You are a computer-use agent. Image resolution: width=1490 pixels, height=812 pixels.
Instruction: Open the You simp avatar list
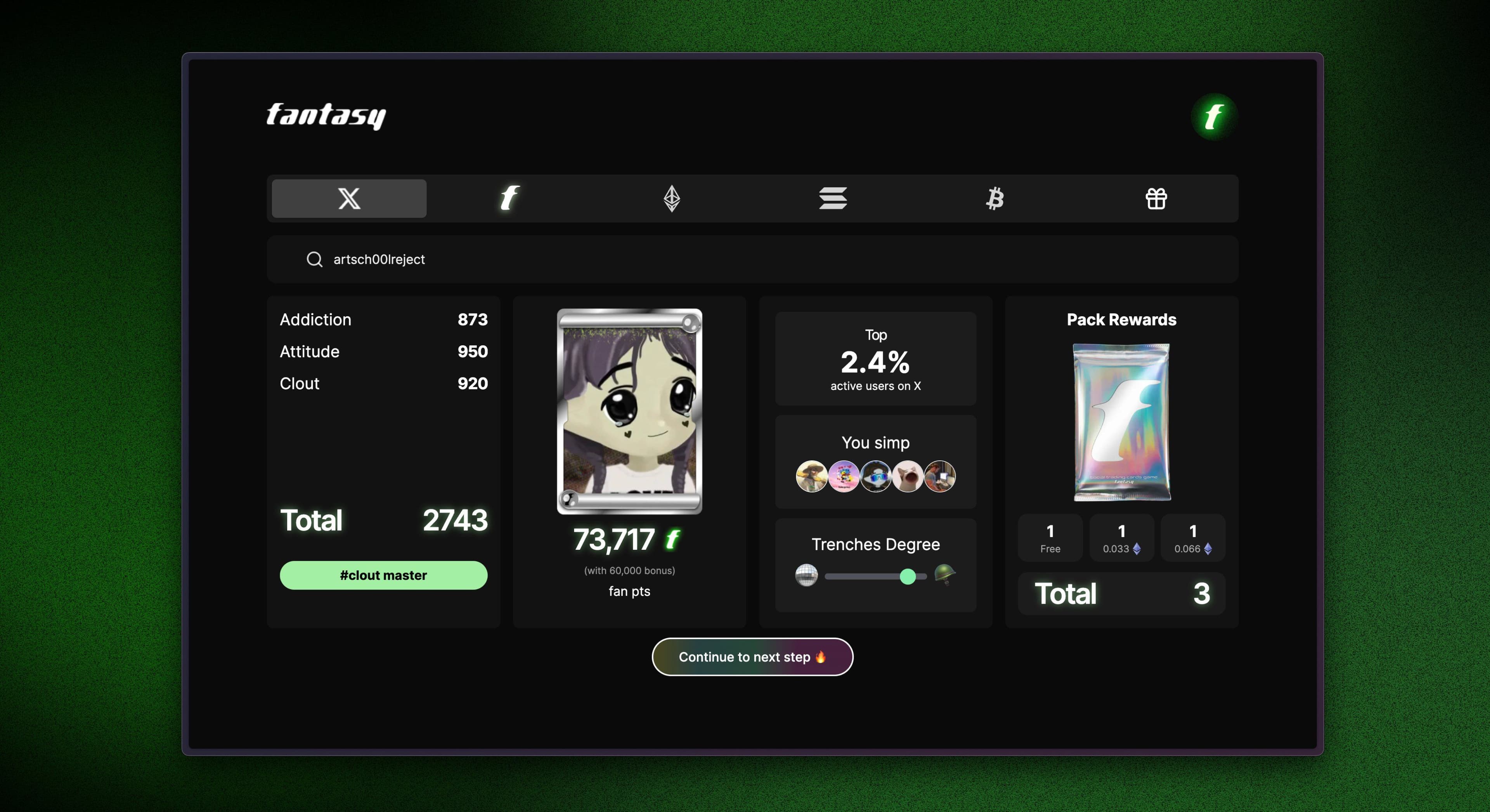(875, 476)
